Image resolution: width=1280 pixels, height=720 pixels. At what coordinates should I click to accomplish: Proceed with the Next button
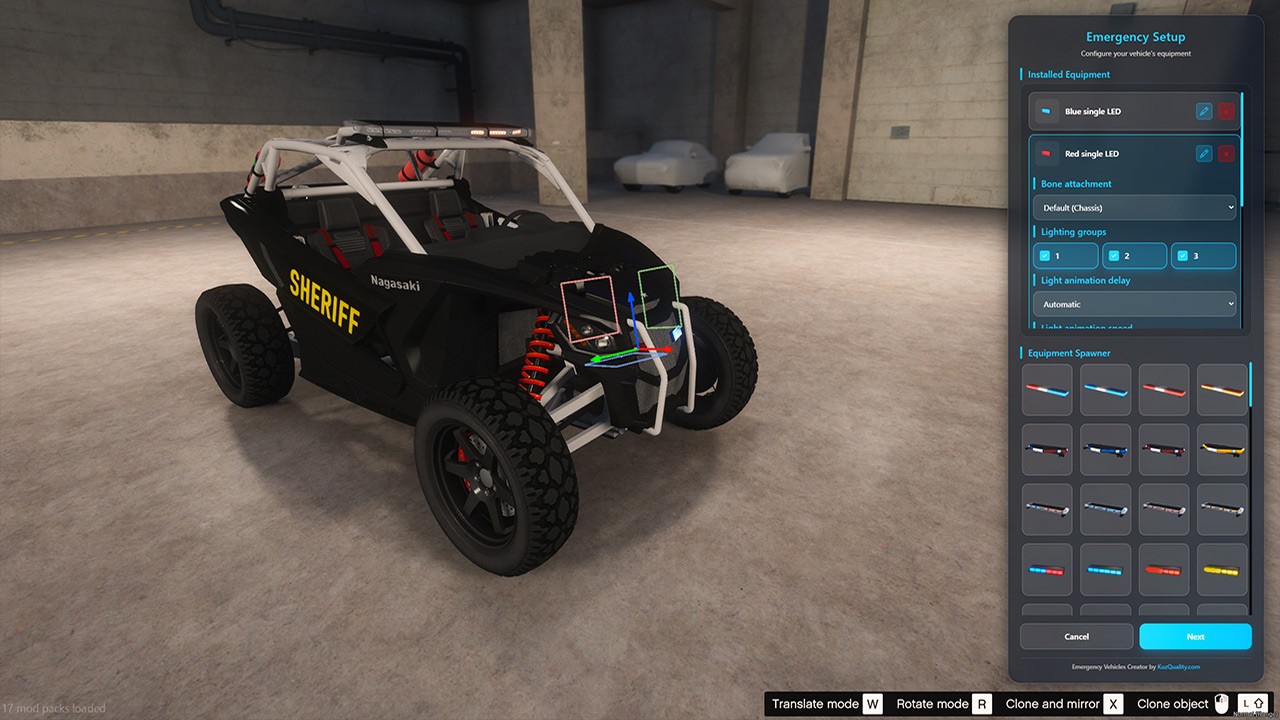click(x=1195, y=636)
